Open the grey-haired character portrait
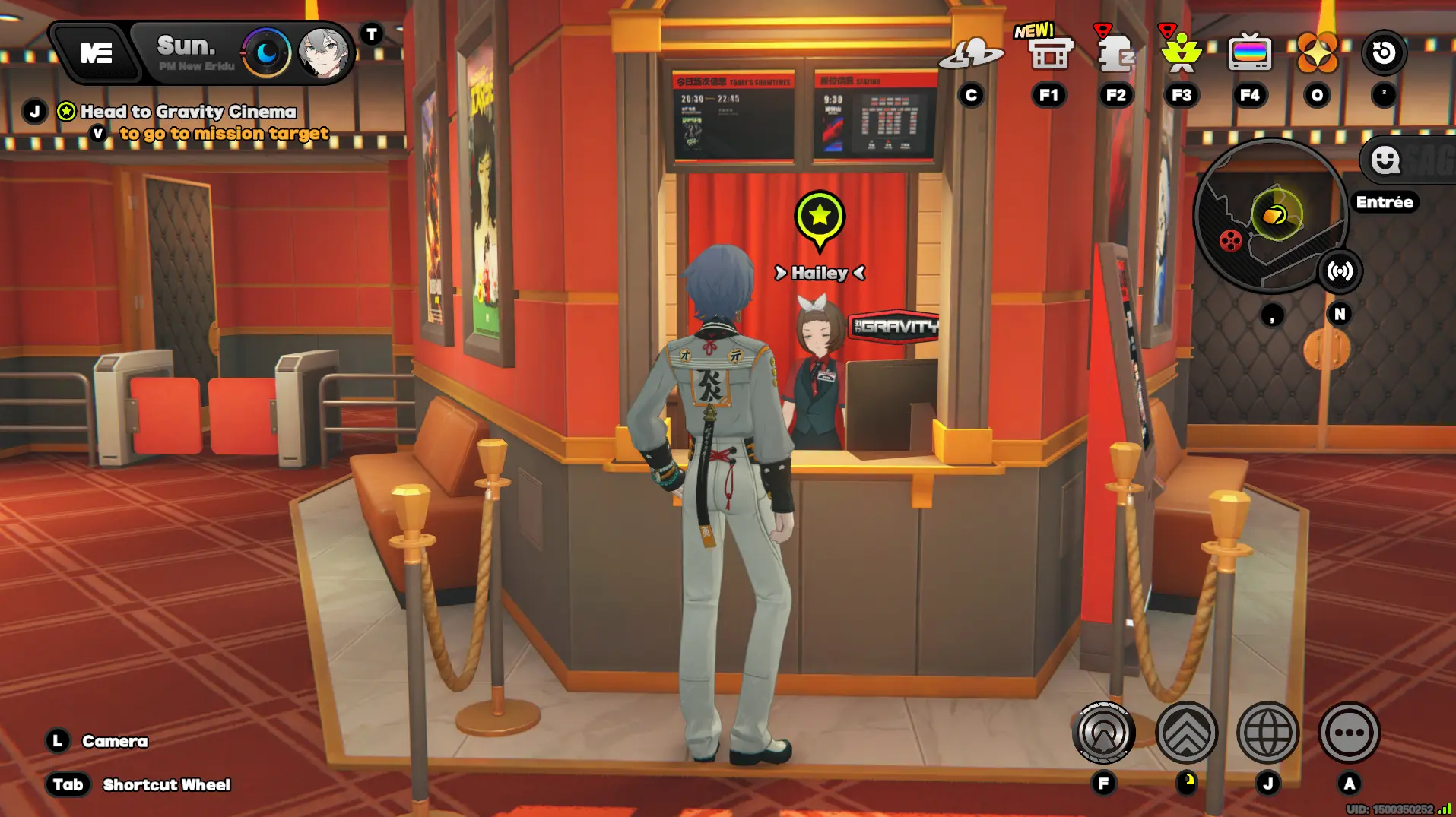1456x817 pixels. (x=324, y=53)
